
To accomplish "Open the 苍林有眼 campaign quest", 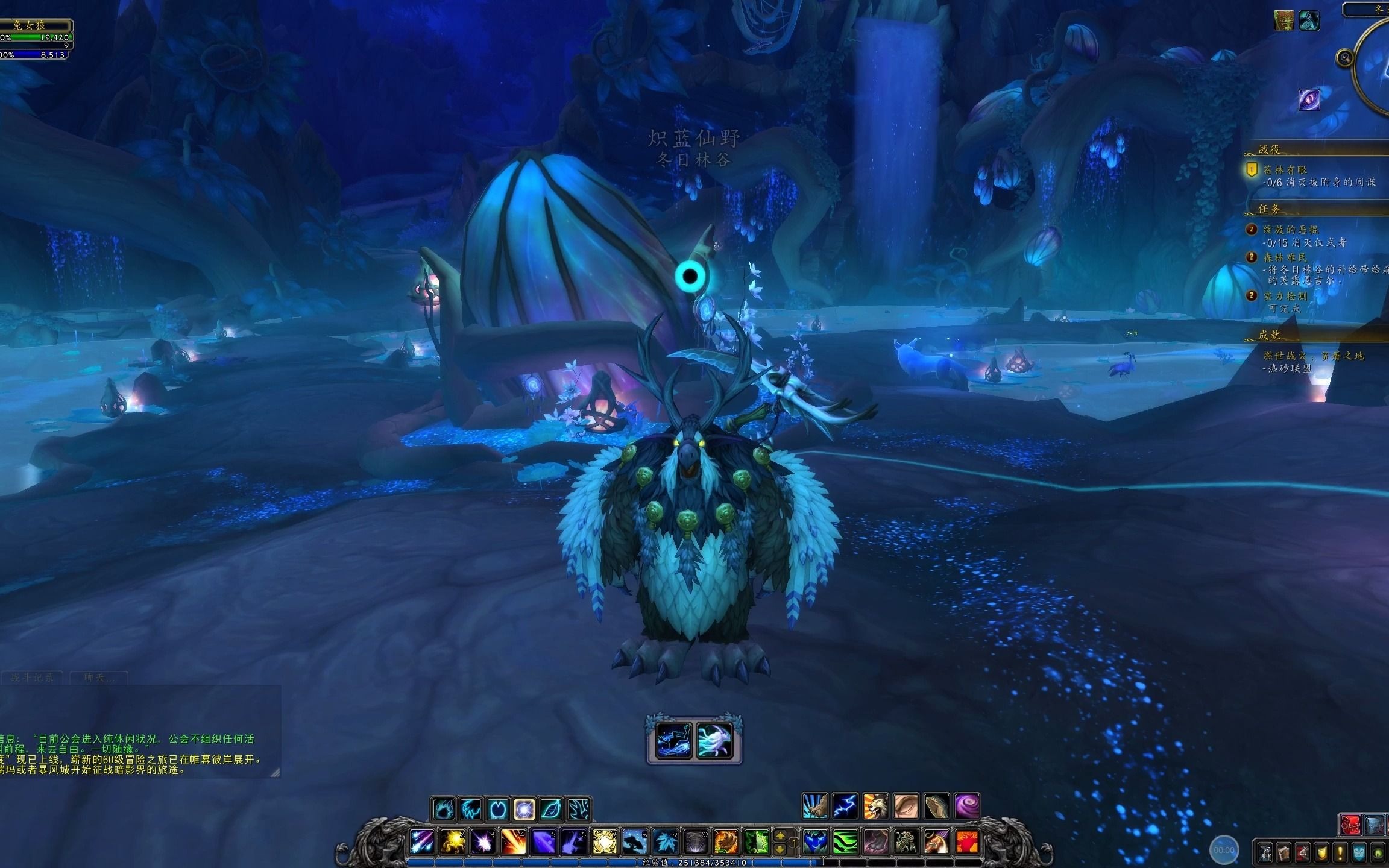I will [x=1285, y=170].
